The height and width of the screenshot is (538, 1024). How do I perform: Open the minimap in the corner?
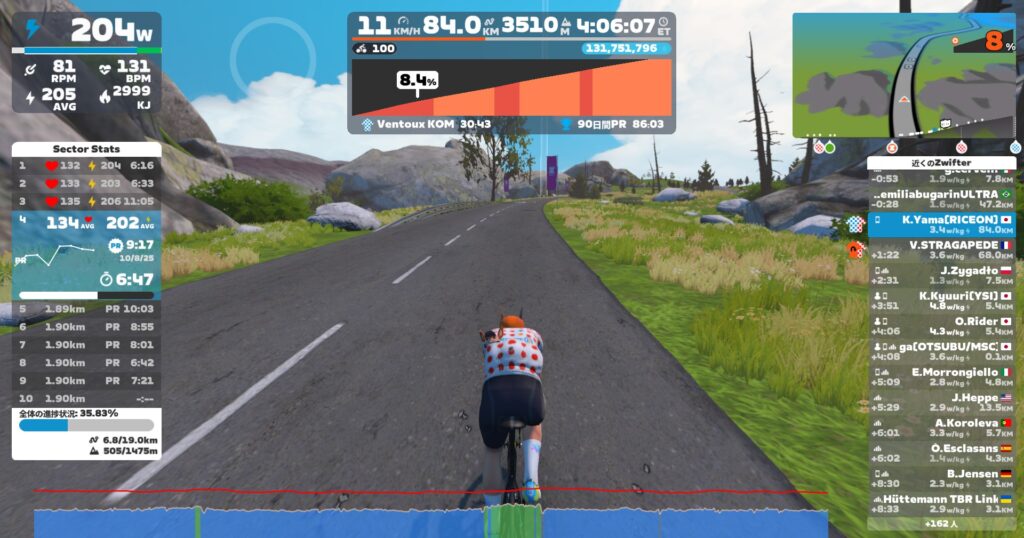click(905, 75)
